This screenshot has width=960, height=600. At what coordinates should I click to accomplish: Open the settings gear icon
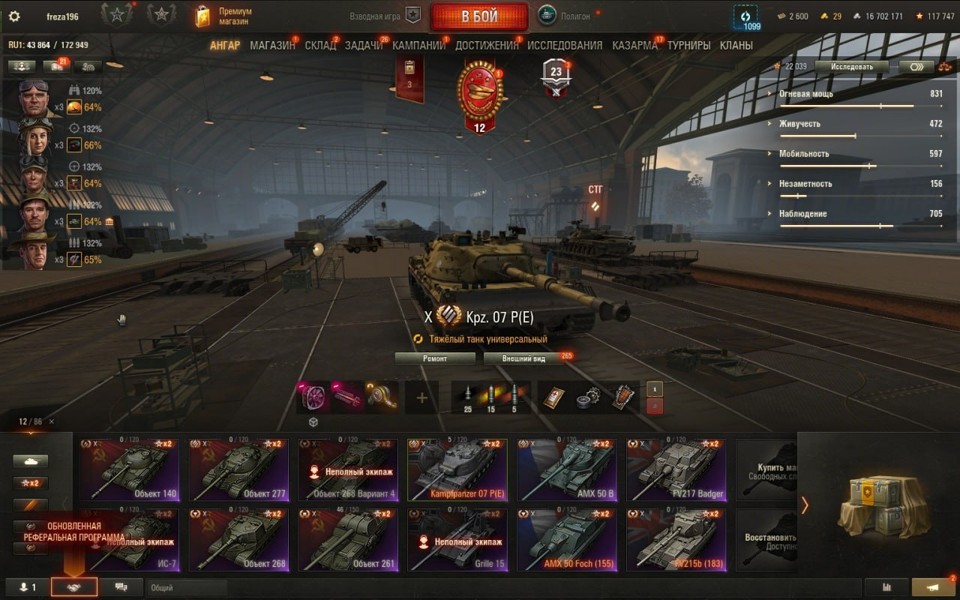click(14, 16)
